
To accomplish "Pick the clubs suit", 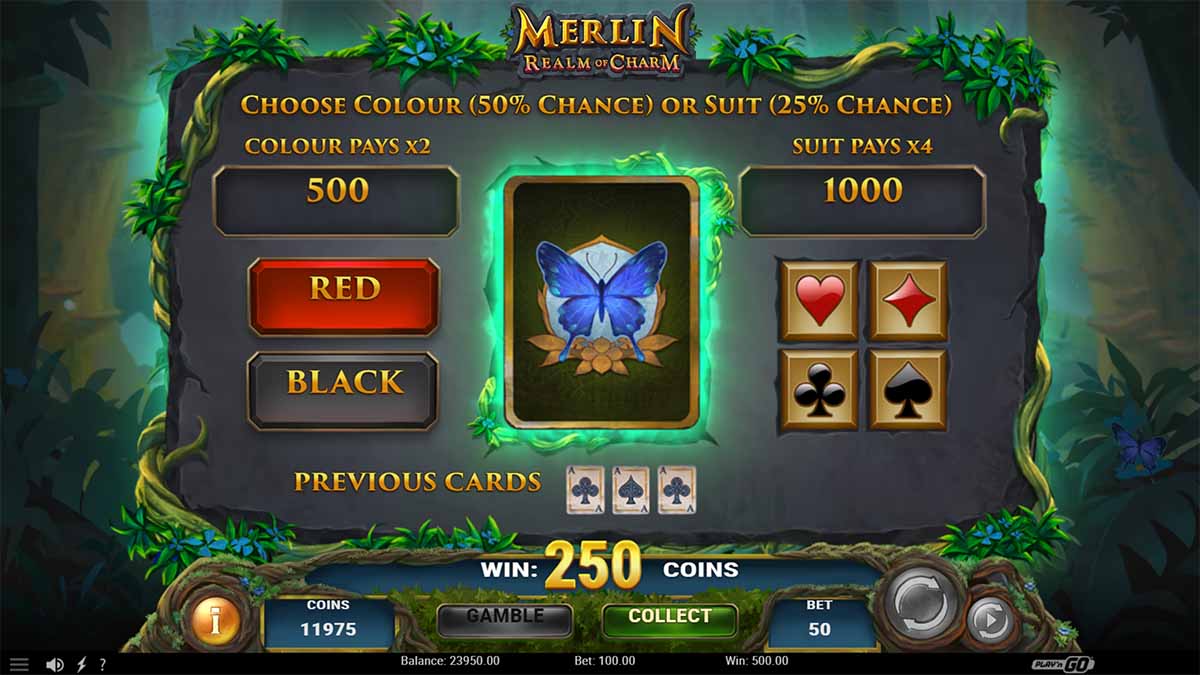I will (x=820, y=389).
